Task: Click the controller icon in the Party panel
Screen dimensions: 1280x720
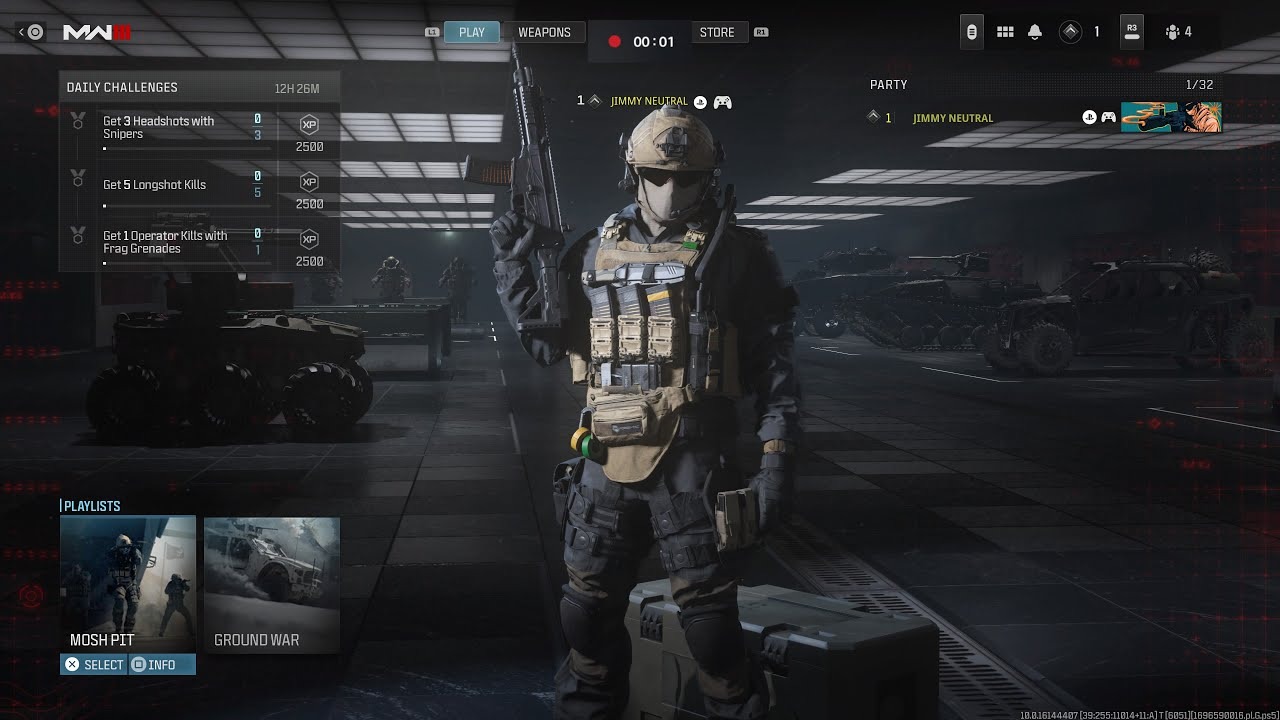Action: (x=1108, y=117)
